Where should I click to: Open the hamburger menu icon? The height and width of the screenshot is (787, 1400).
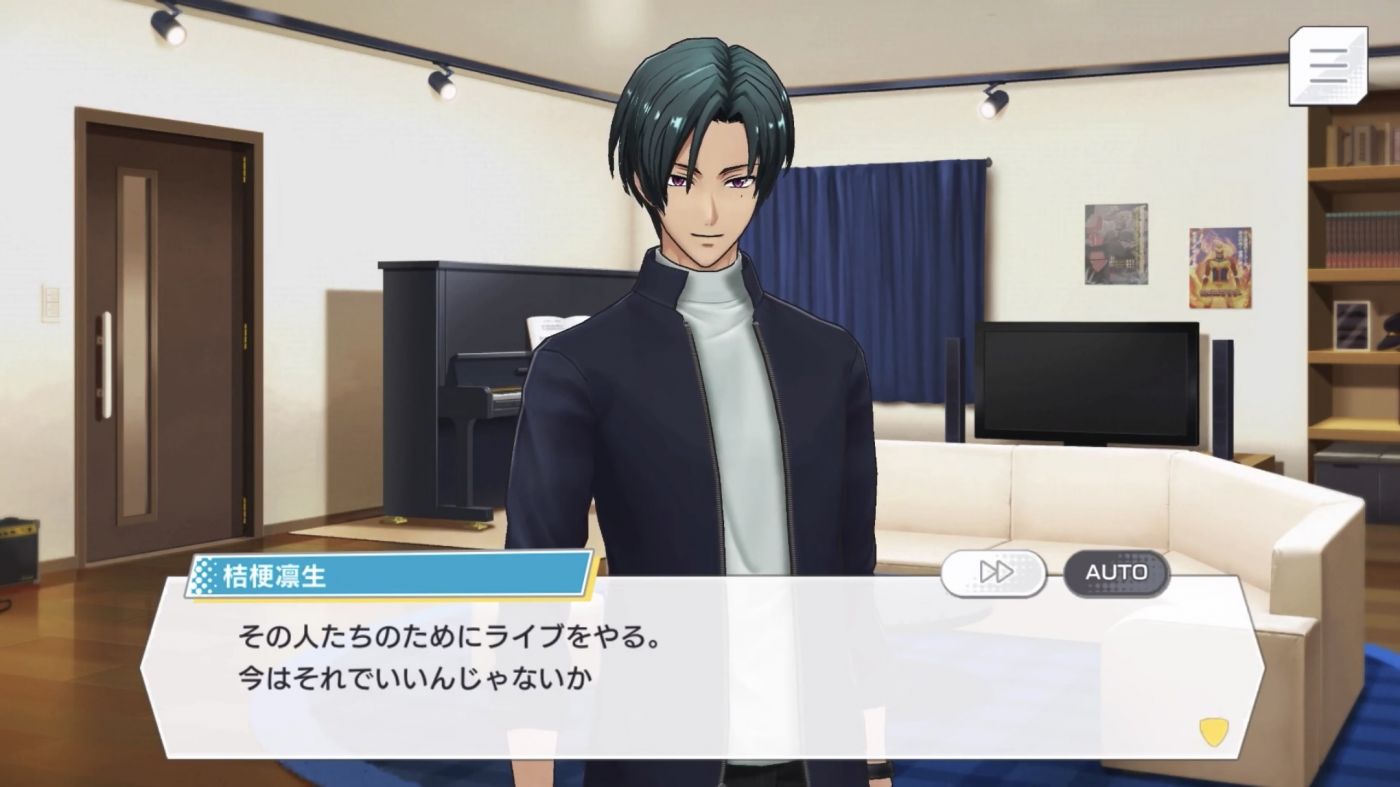click(1328, 65)
